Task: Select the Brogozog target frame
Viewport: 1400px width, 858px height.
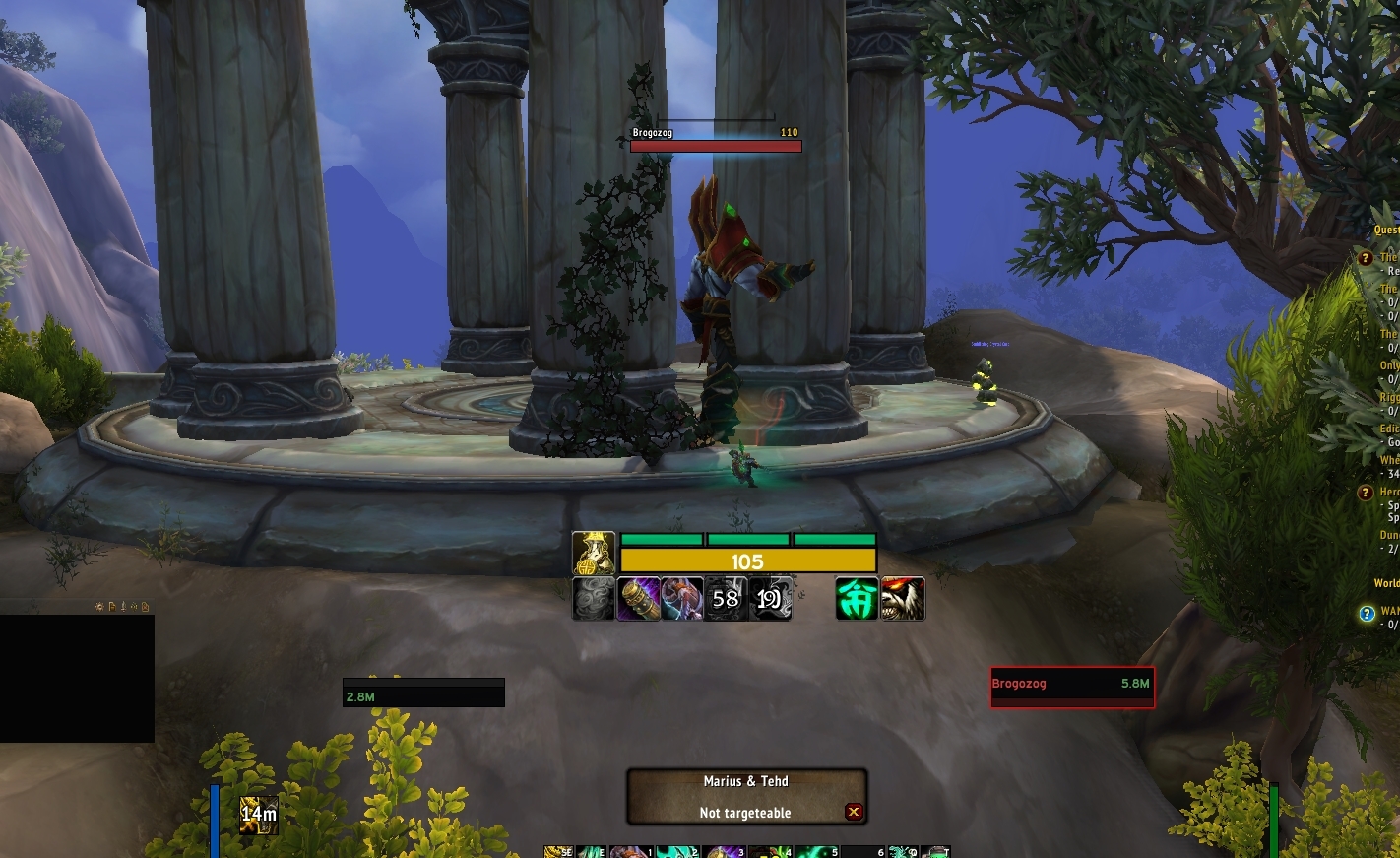Action: click(1071, 687)
